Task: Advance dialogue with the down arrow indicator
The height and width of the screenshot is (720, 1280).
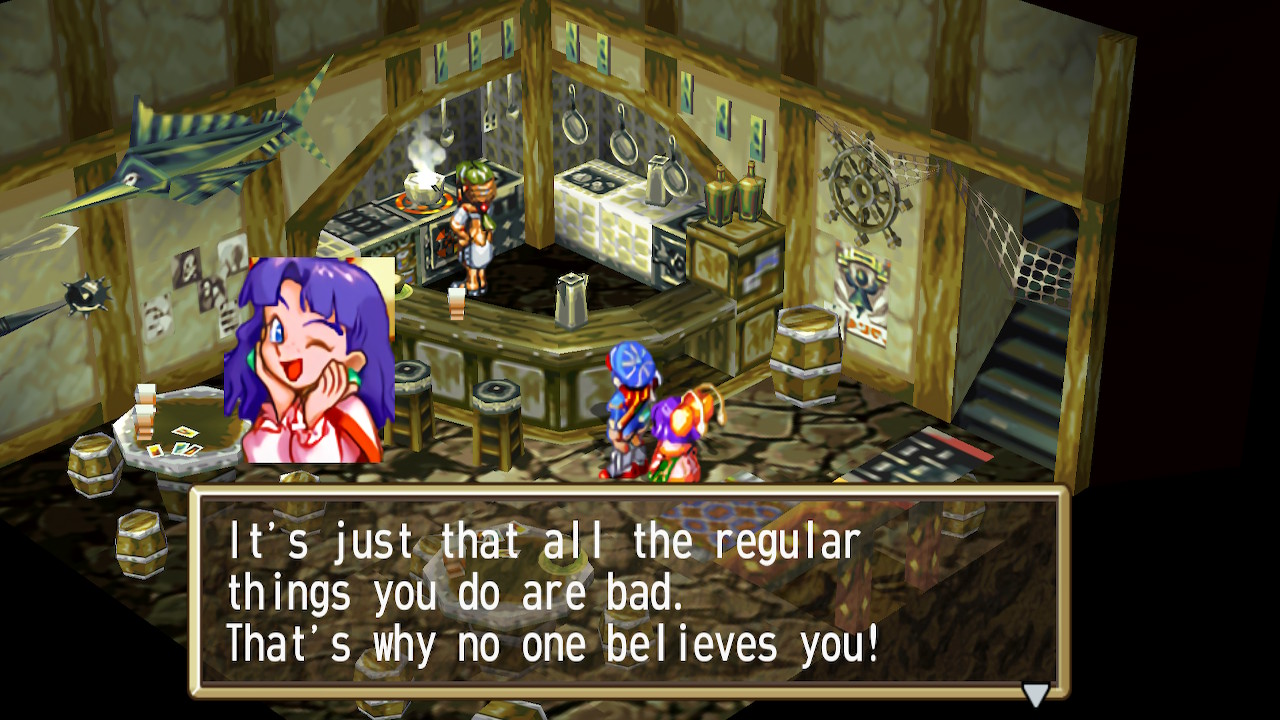Action: [1035, 694]
